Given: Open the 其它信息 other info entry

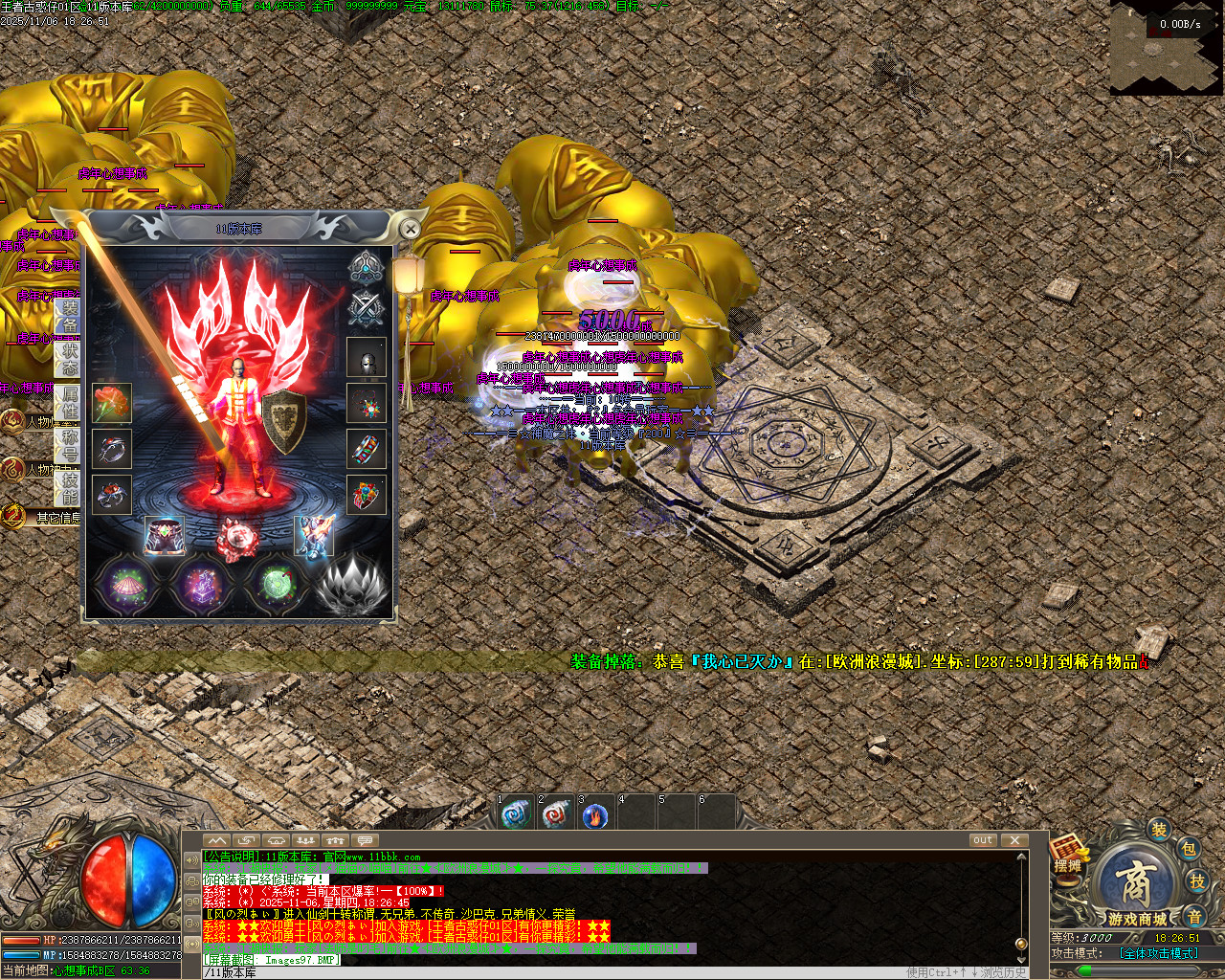Looking at the screenshot, I should (x=56, y=518).
